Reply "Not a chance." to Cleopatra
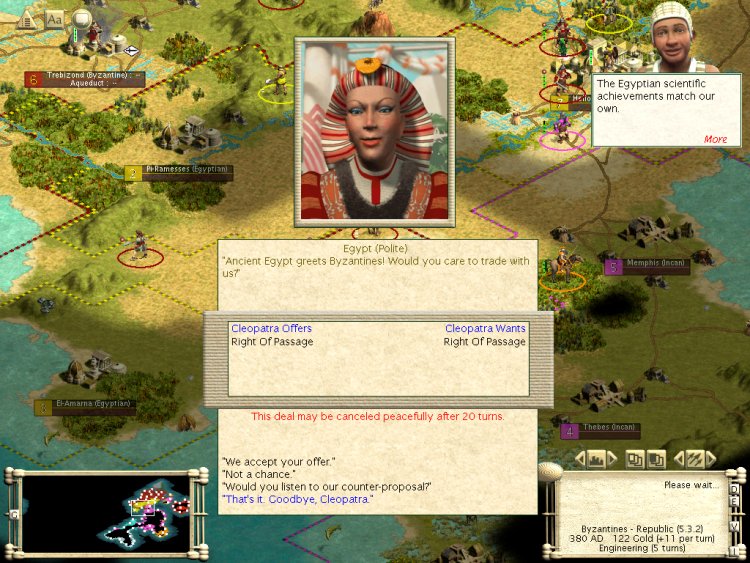This screenshot has height=563, width=750. 258,474
